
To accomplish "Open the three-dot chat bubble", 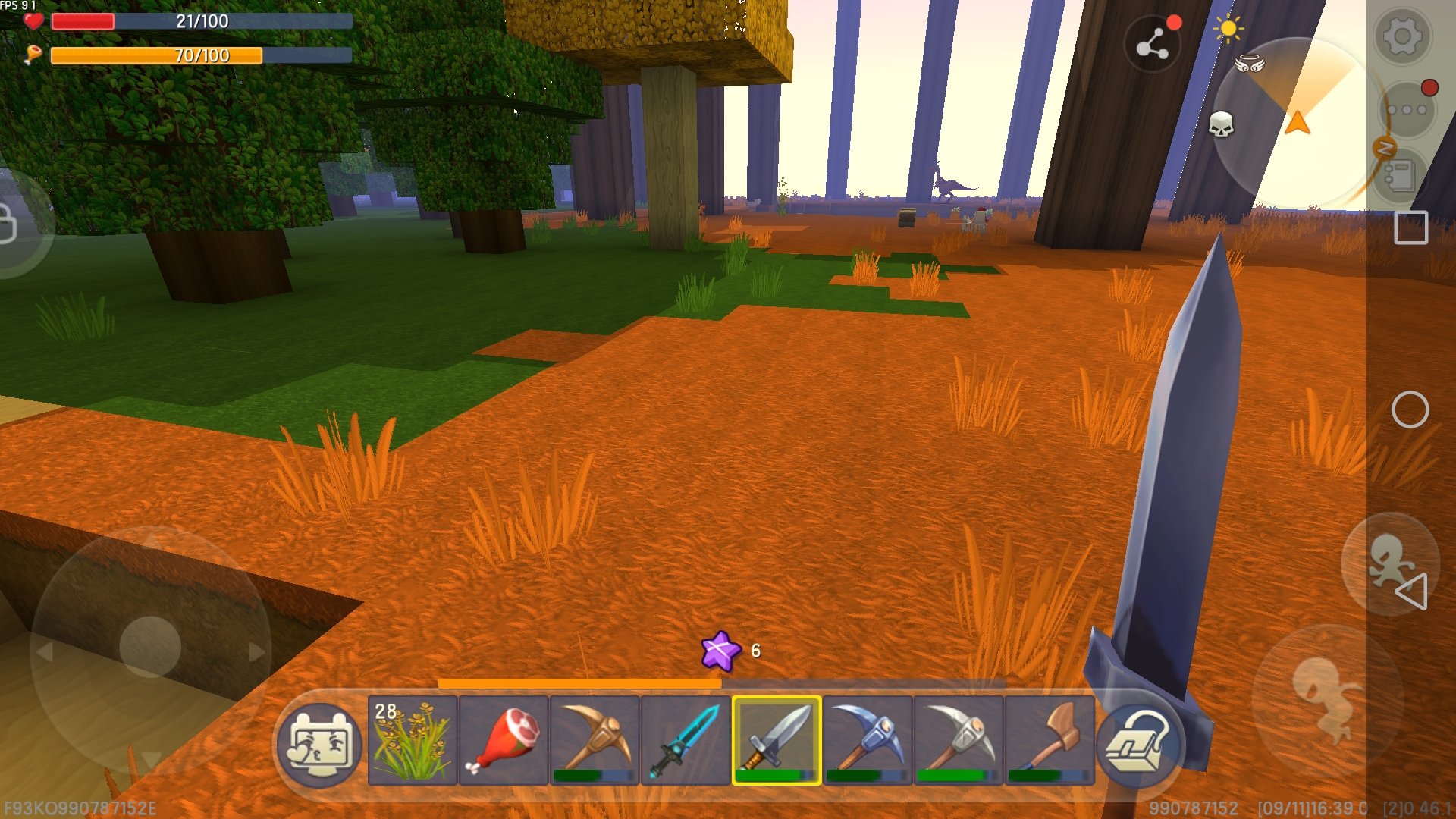I will pos(1407,110).
